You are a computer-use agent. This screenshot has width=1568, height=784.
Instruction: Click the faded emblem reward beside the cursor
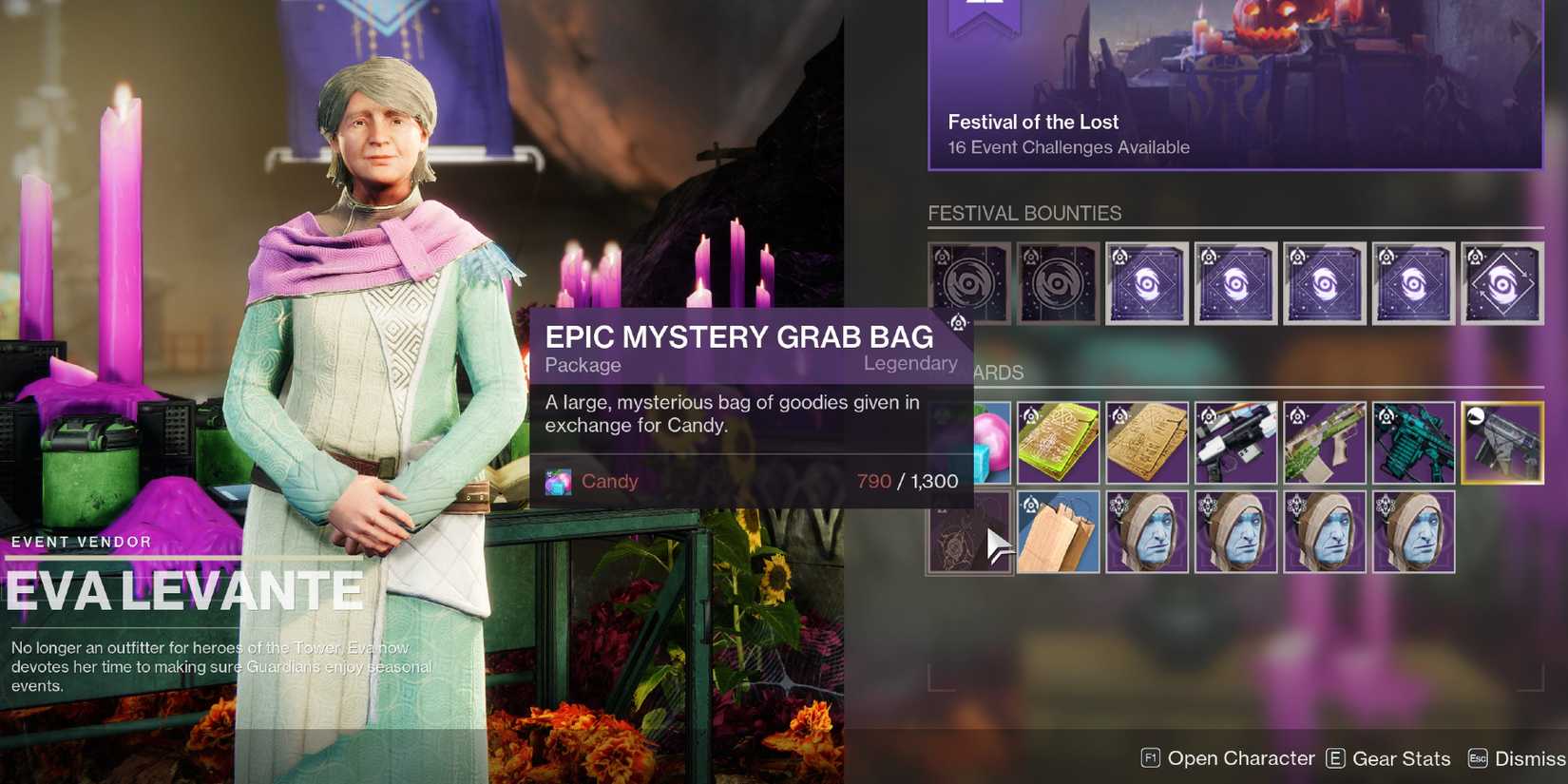(x=969, y=531)
